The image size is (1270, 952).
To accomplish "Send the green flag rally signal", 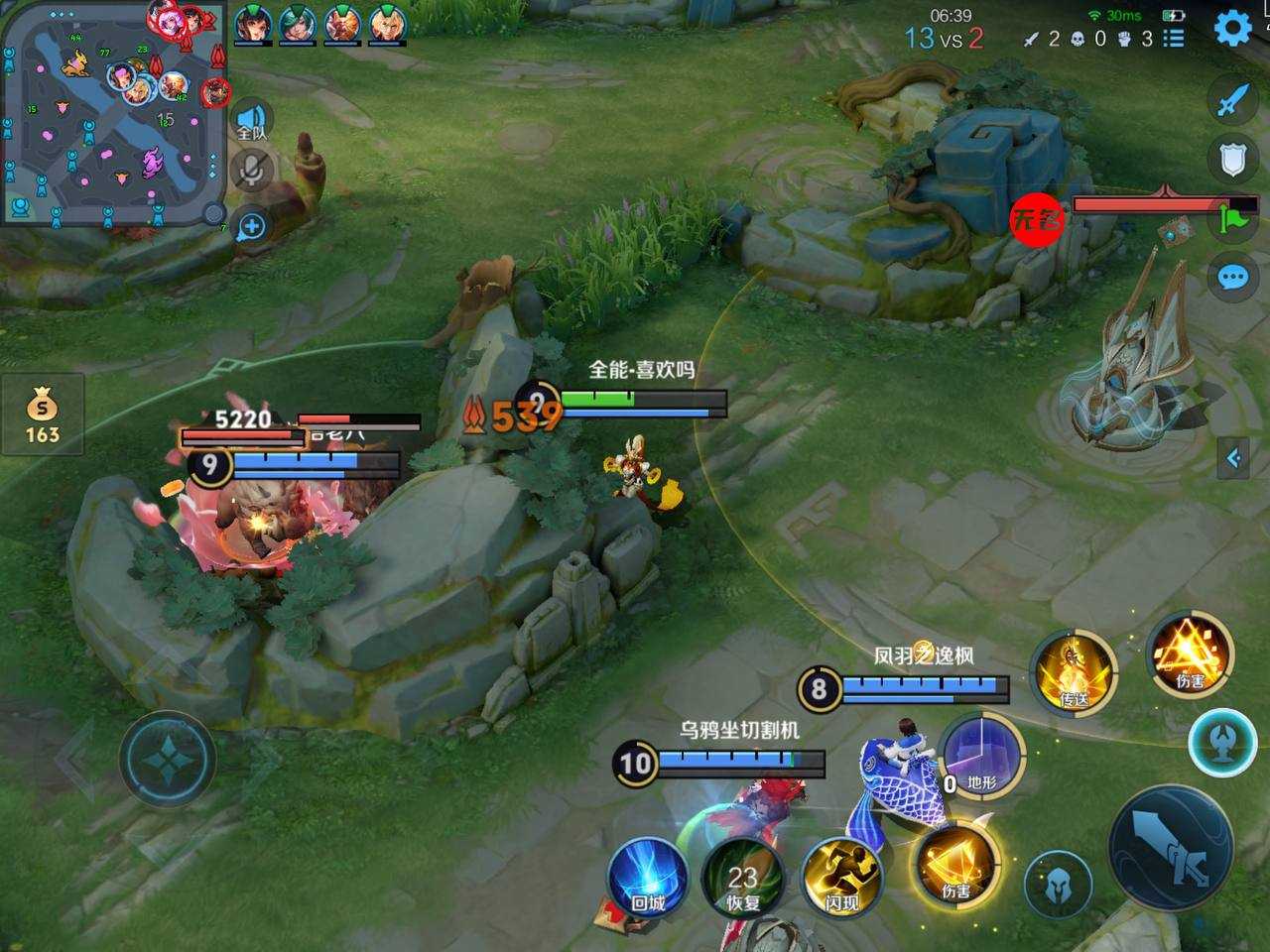I will click(x=1234, y=217).
